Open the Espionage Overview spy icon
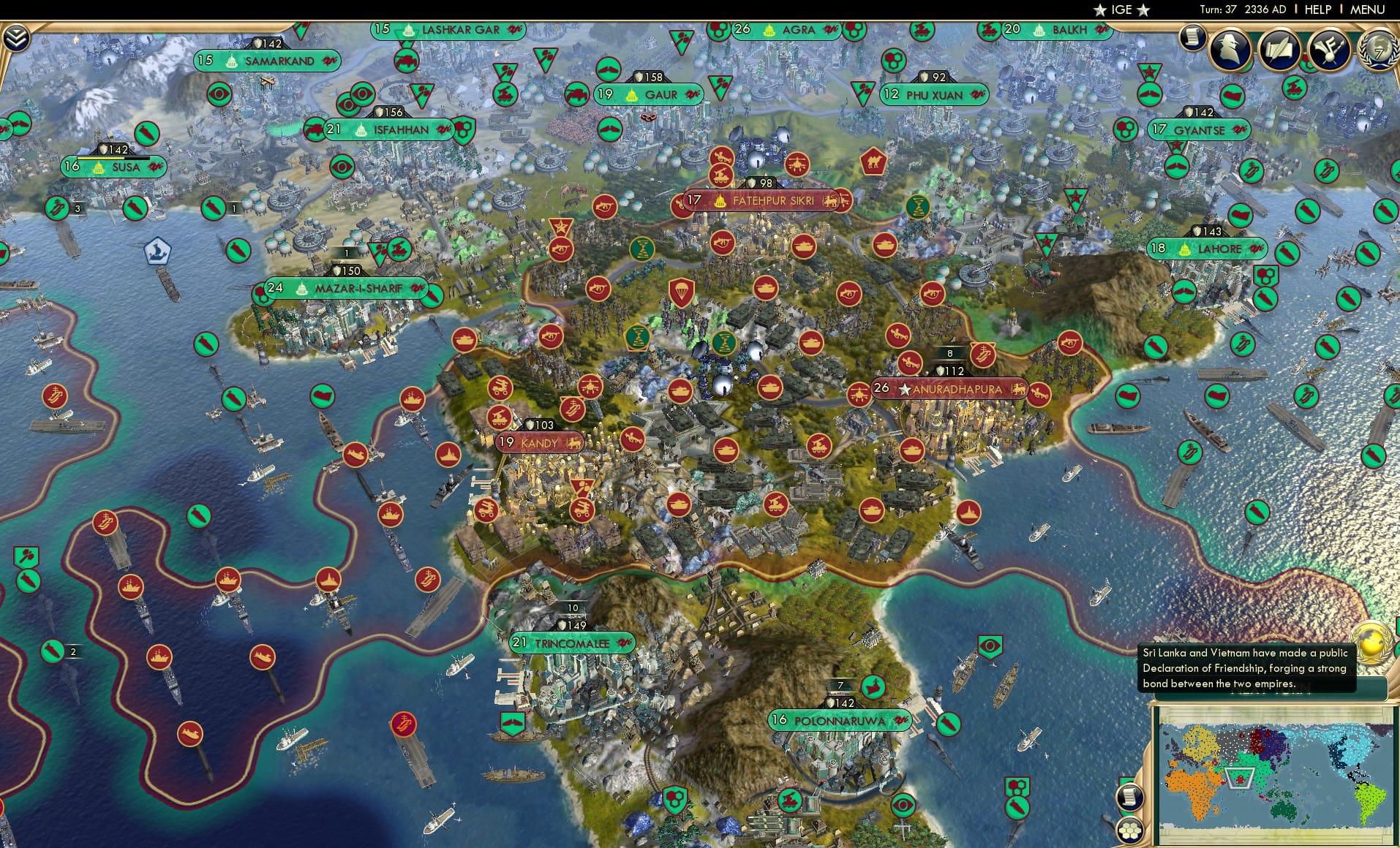 click(1230, 50)
